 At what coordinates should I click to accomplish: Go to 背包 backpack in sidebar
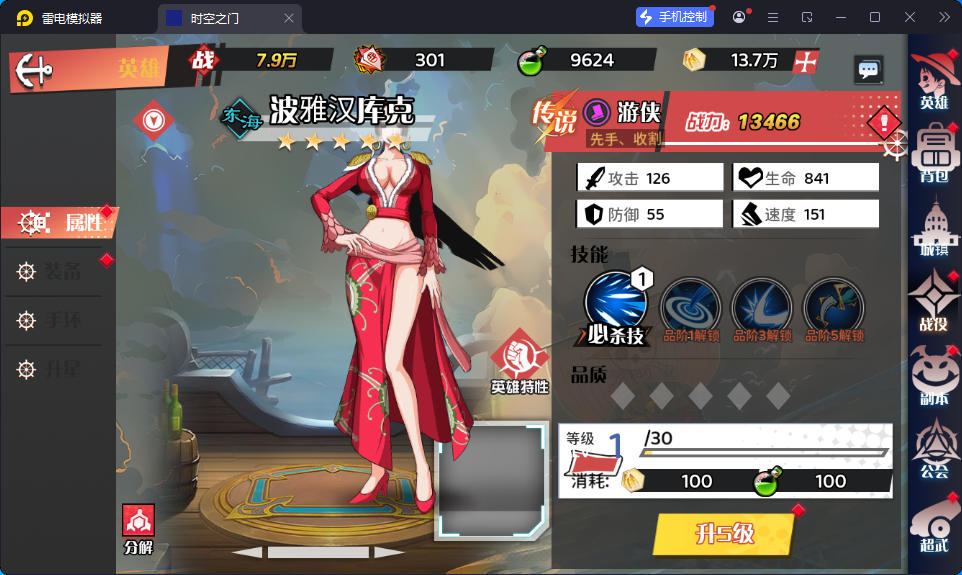[x=935, y=152]
